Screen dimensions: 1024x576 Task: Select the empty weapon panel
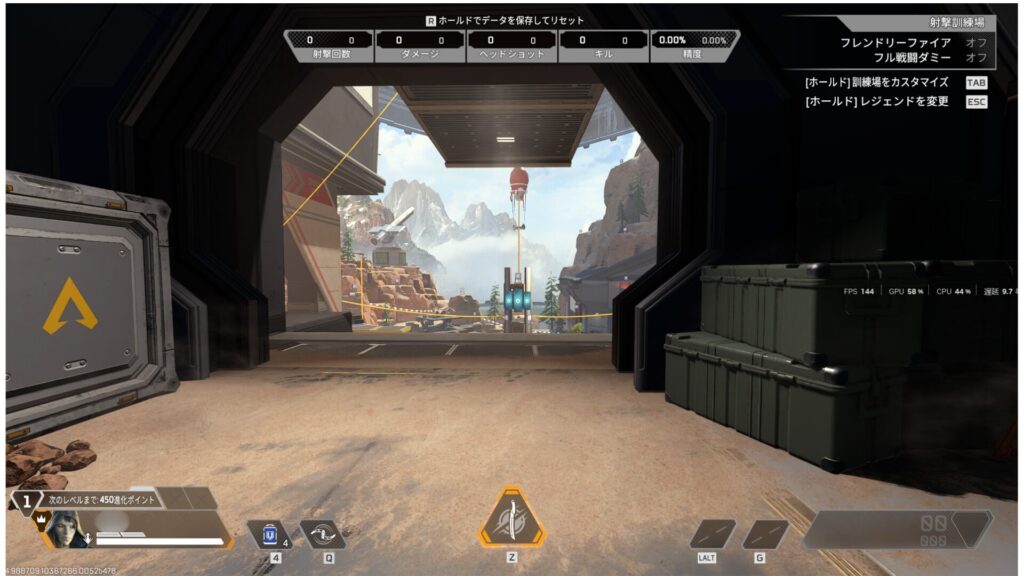point(897,529)
